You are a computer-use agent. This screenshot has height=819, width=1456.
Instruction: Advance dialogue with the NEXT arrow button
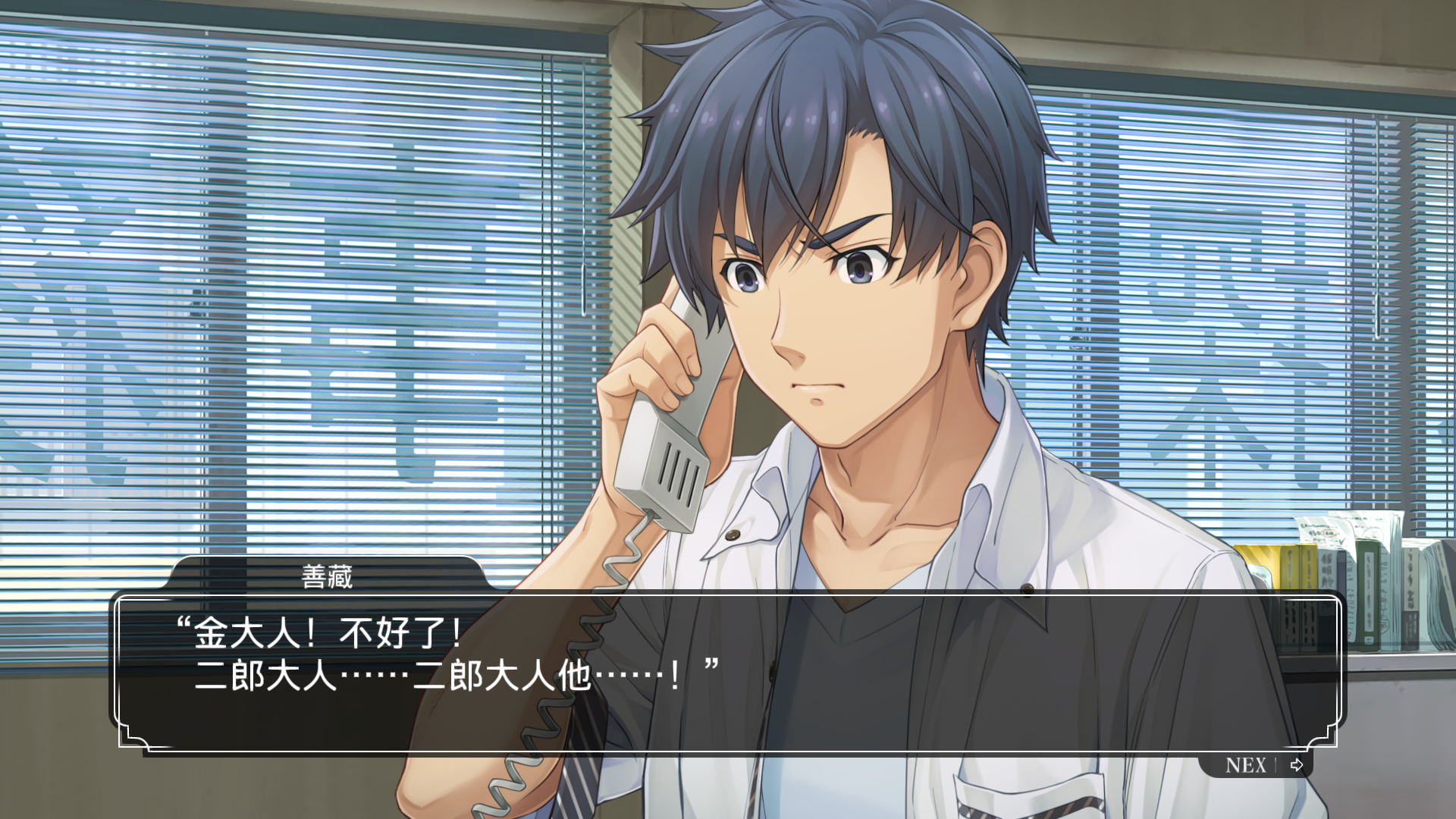(x=1295, y=764)
